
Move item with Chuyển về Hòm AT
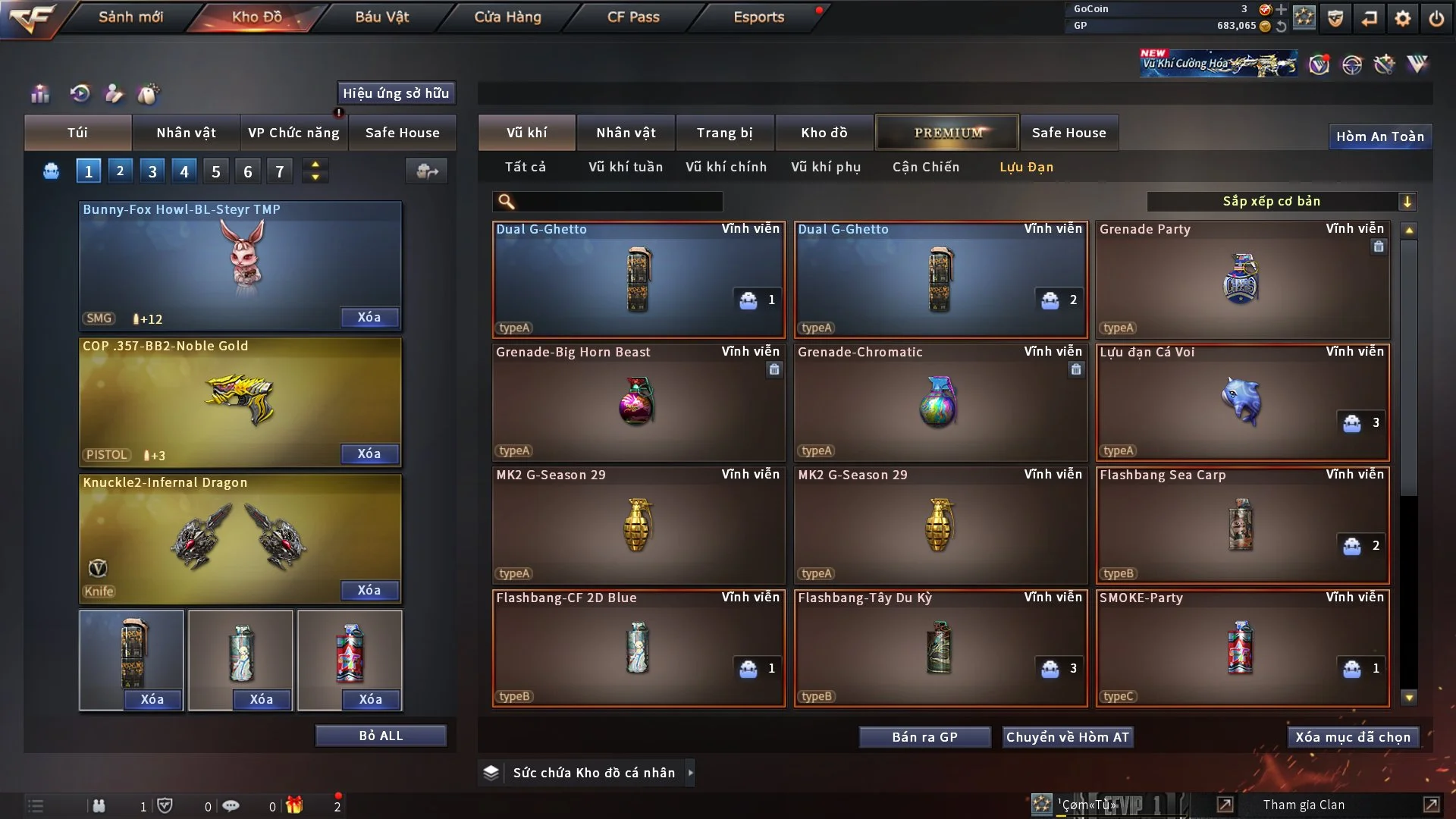(1067, 737)
